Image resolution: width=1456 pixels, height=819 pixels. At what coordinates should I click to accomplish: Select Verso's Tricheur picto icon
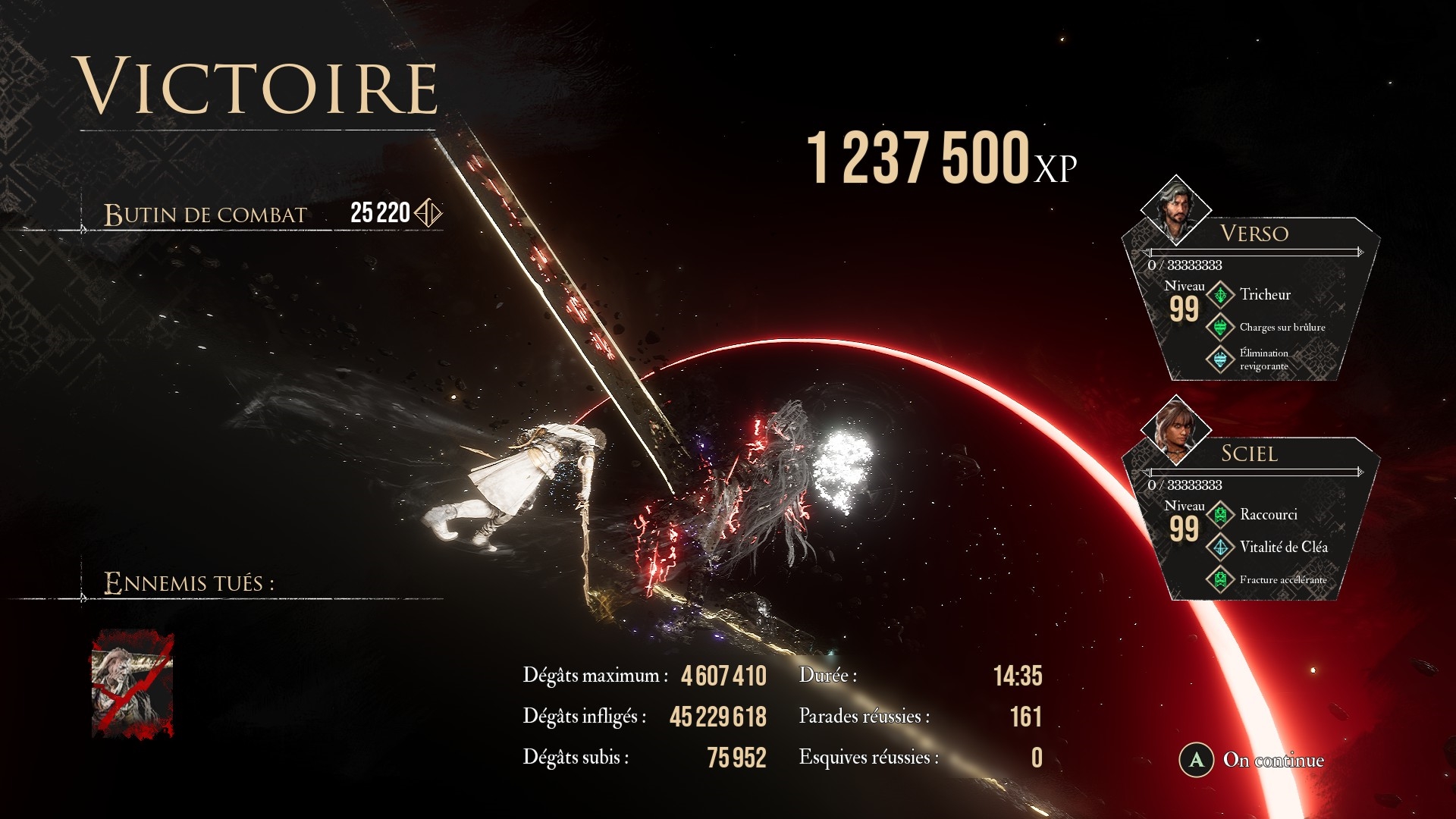[x=1220, y=295]
